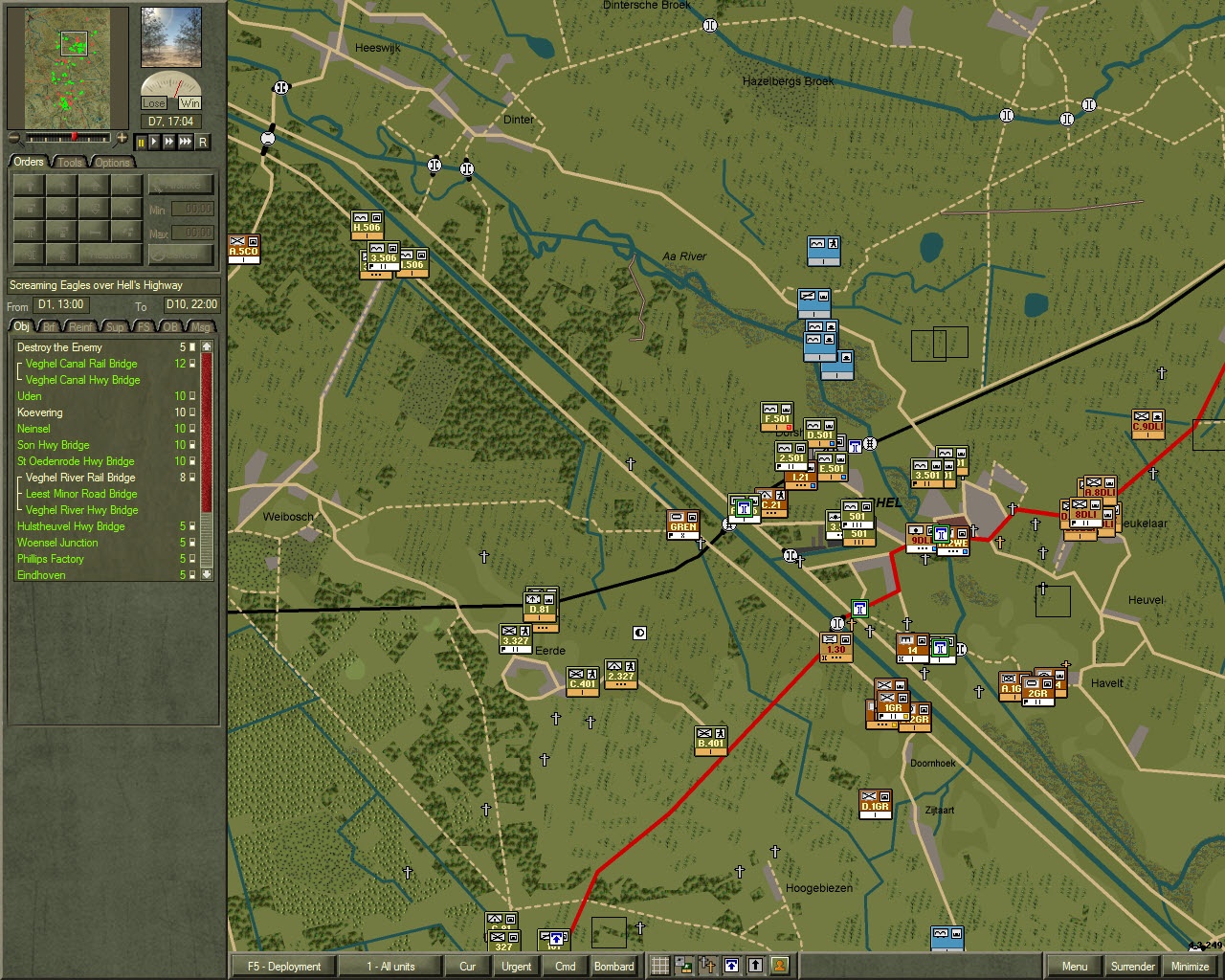The width and height of the screenshot is (1225, 980).
Task: Toggle the map grid overlay icon
Action: [658, 967]
